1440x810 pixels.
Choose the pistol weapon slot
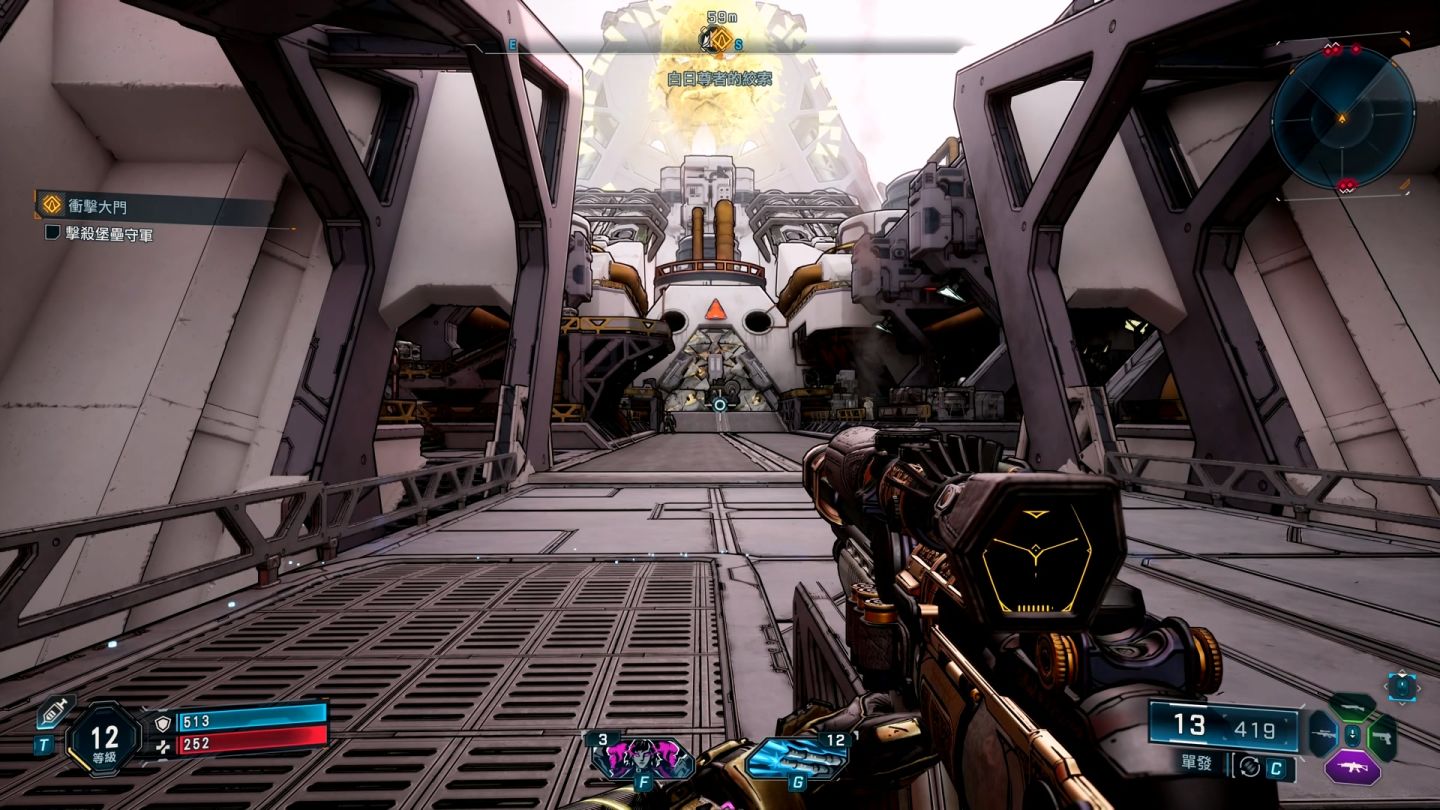pos(1382,736)
